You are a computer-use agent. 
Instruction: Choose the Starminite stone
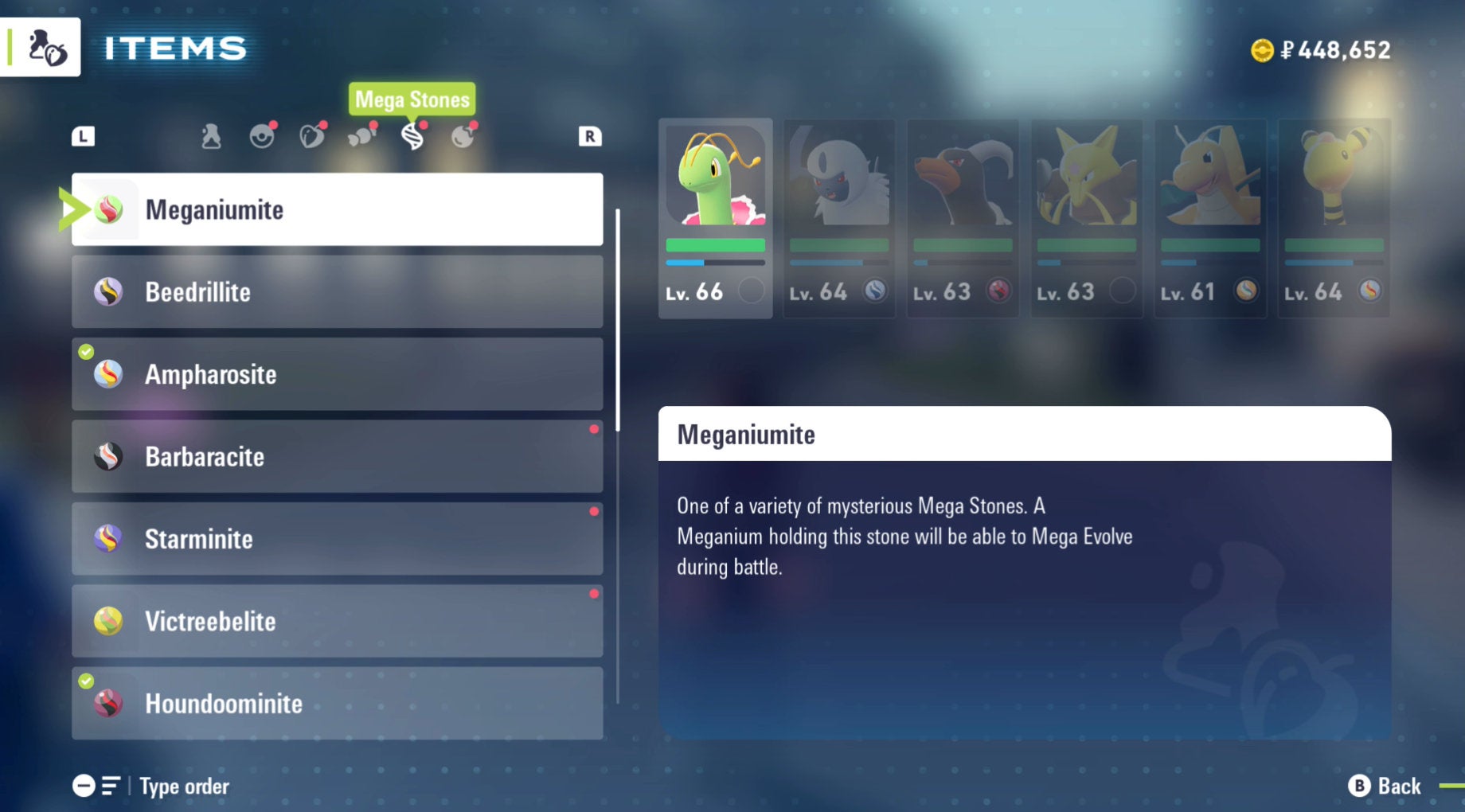[337, 539]
